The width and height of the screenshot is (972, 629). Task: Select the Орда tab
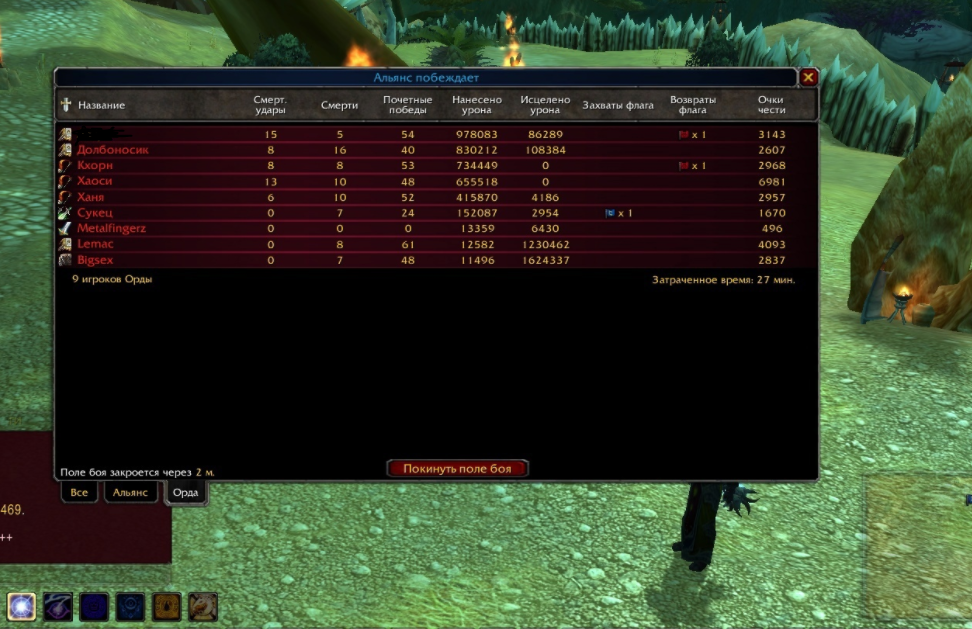[186, 492]
